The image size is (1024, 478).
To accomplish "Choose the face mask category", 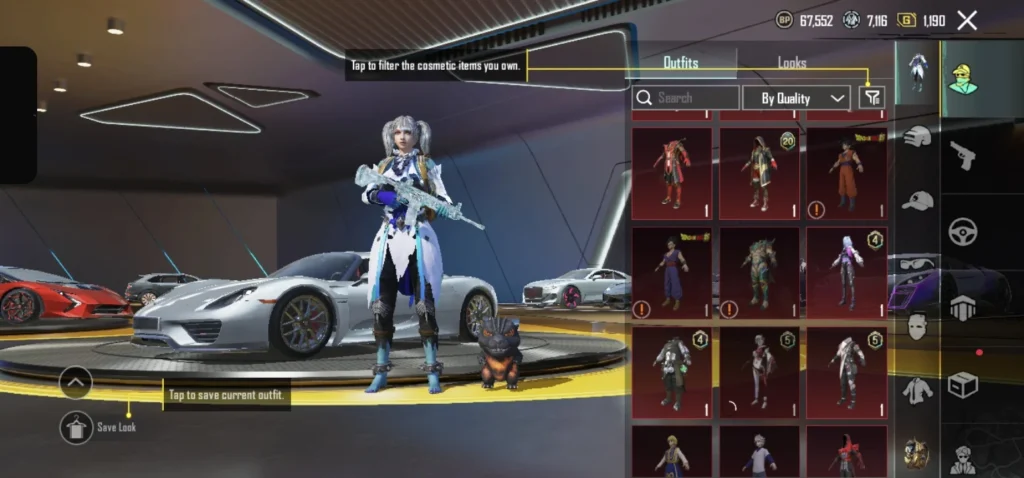I will pyautogui.click(x=917, y=325).
